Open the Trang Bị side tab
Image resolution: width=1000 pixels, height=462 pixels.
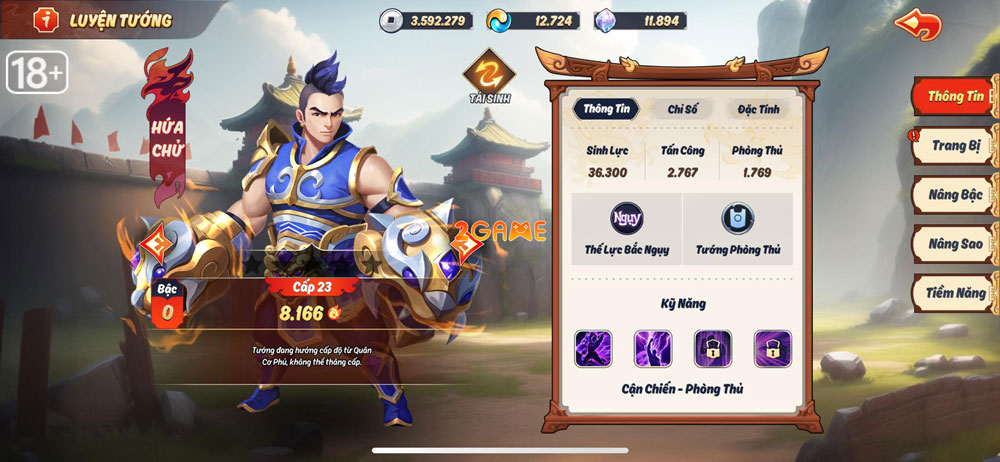click(955, 146)
